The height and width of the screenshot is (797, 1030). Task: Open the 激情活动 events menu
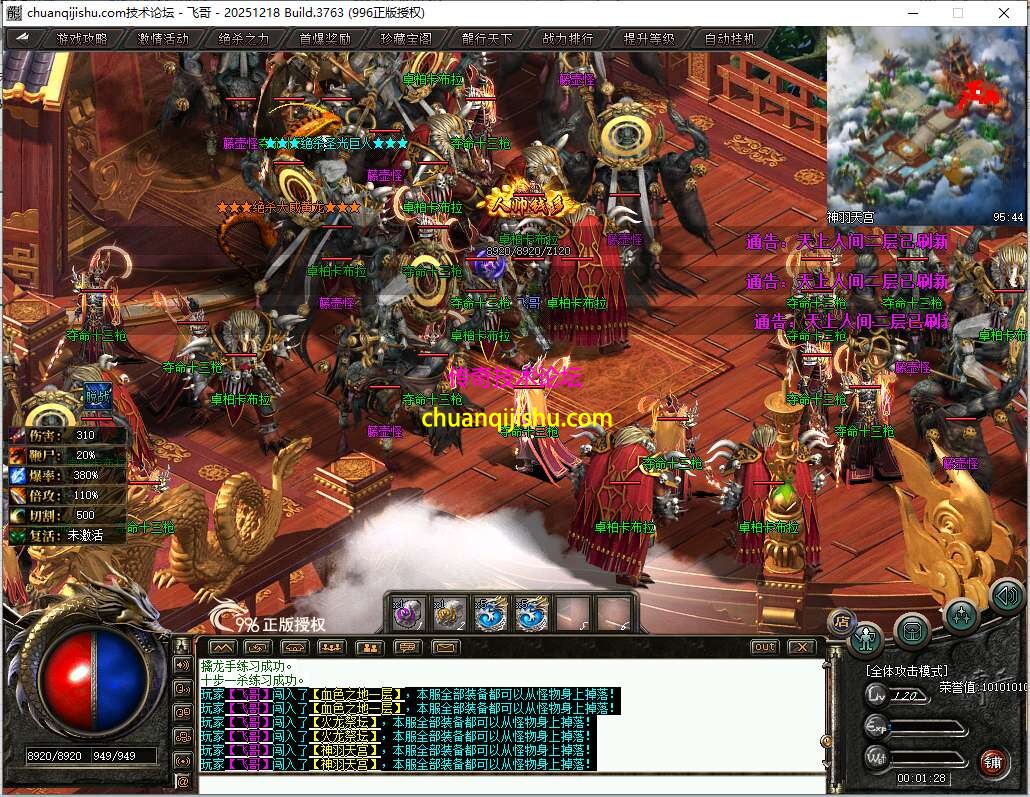(x=163, y=39)
